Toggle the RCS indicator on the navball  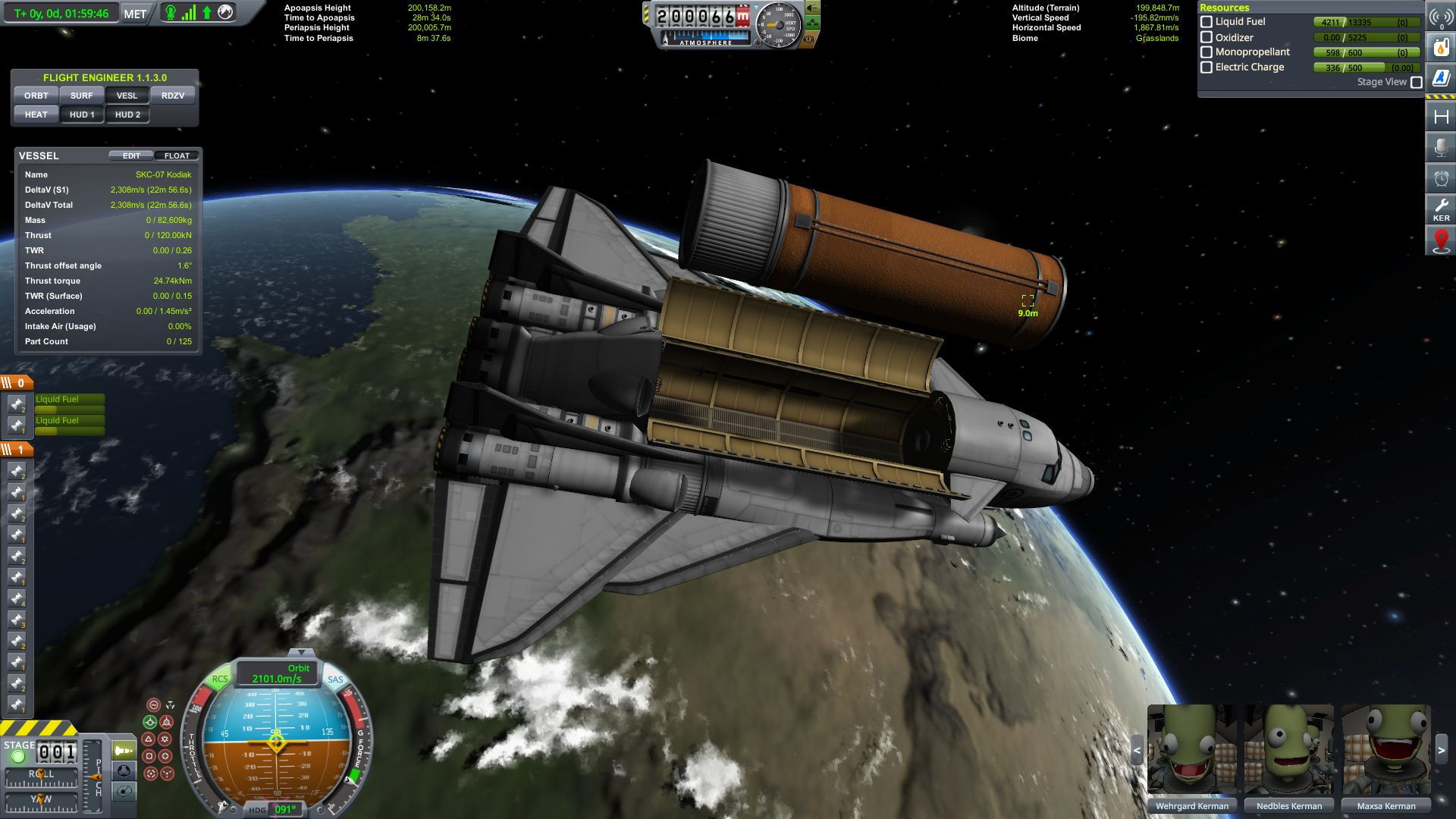point(220,679)
